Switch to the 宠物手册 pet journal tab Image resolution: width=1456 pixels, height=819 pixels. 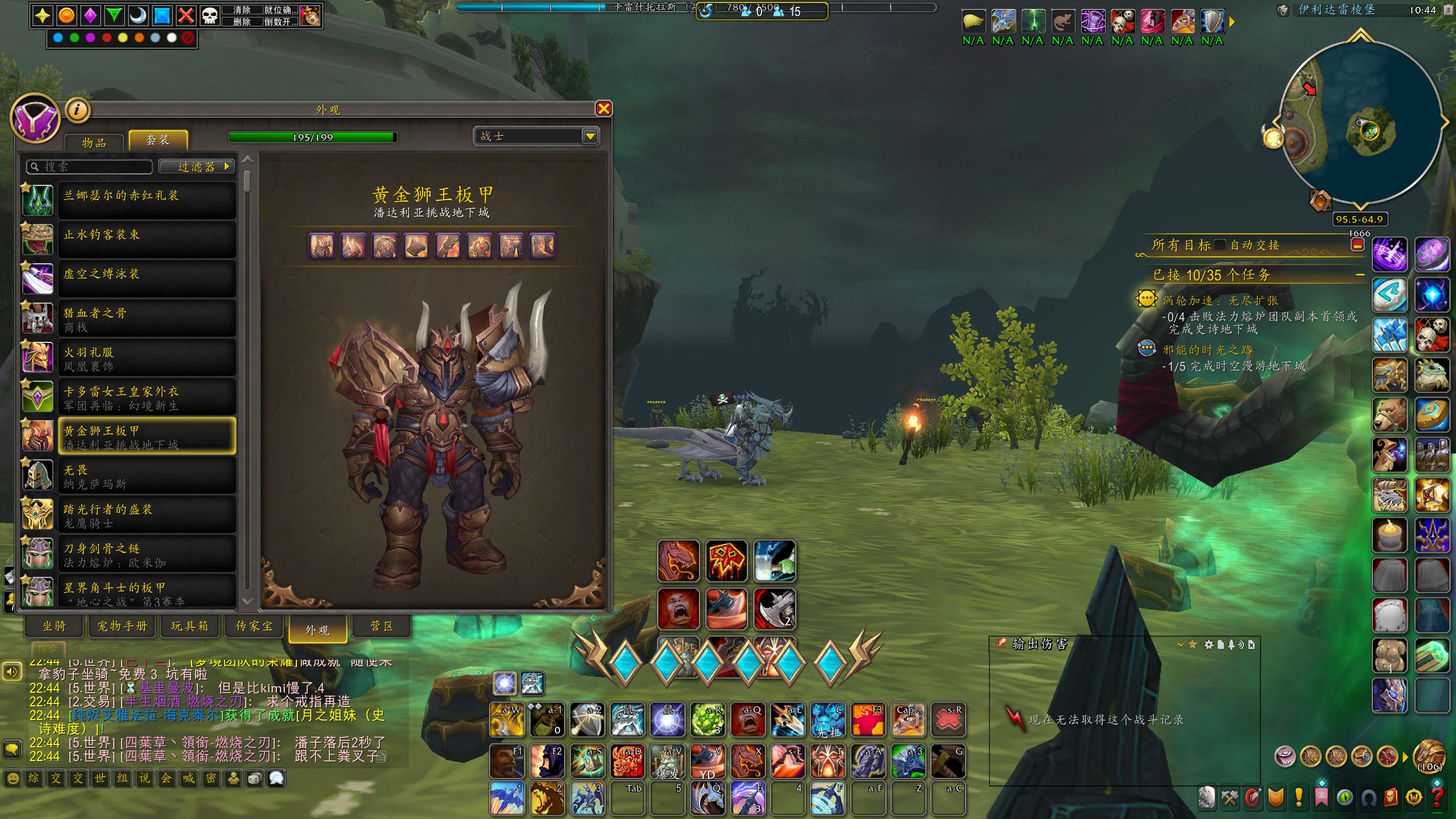(x=122, y=626)
